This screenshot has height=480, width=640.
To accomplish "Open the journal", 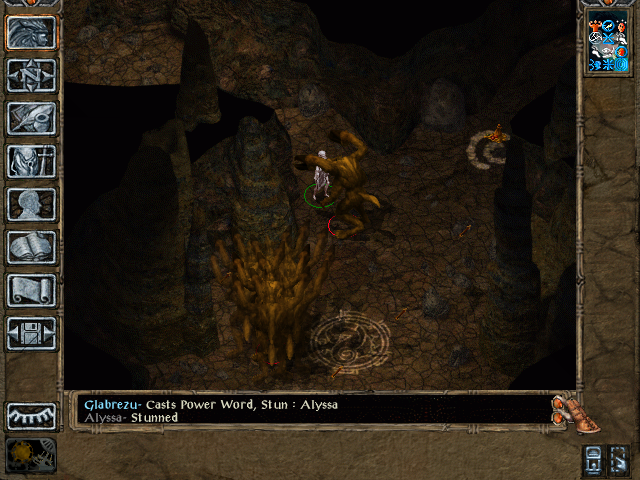I will 31,118.
